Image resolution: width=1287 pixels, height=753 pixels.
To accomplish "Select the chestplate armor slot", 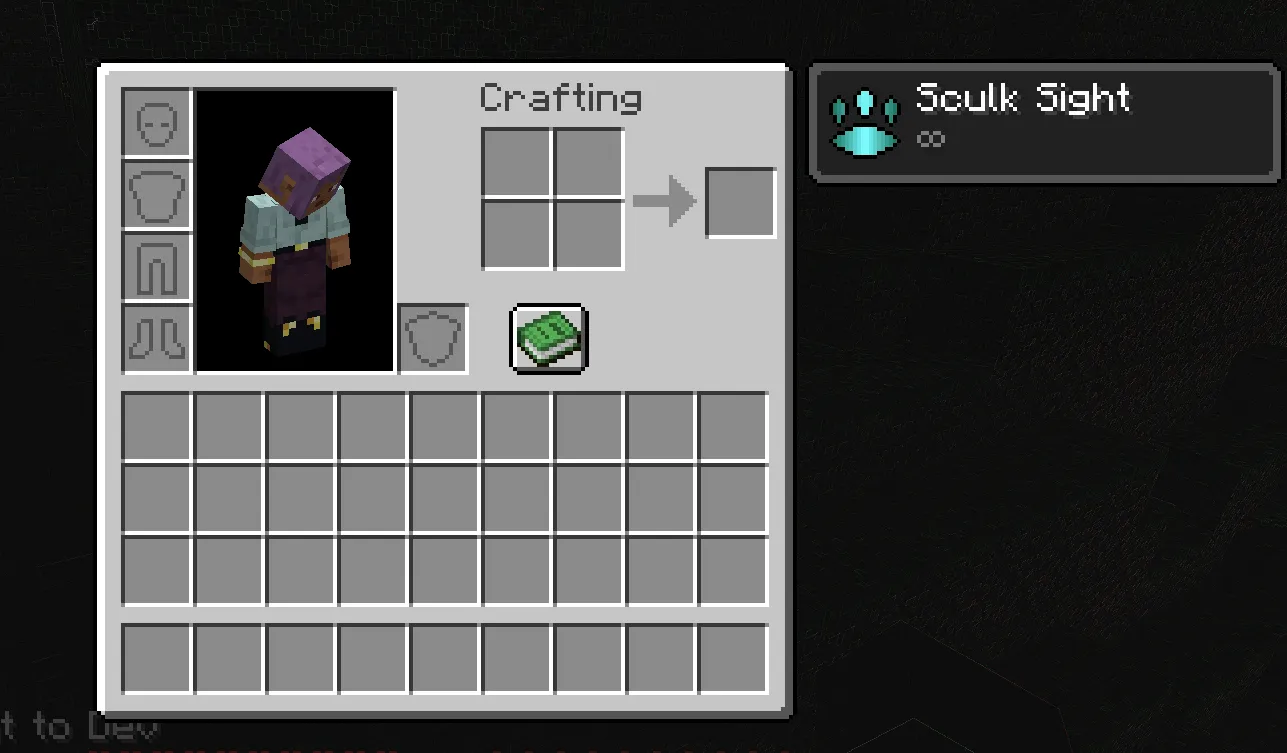I will [155, 193].
